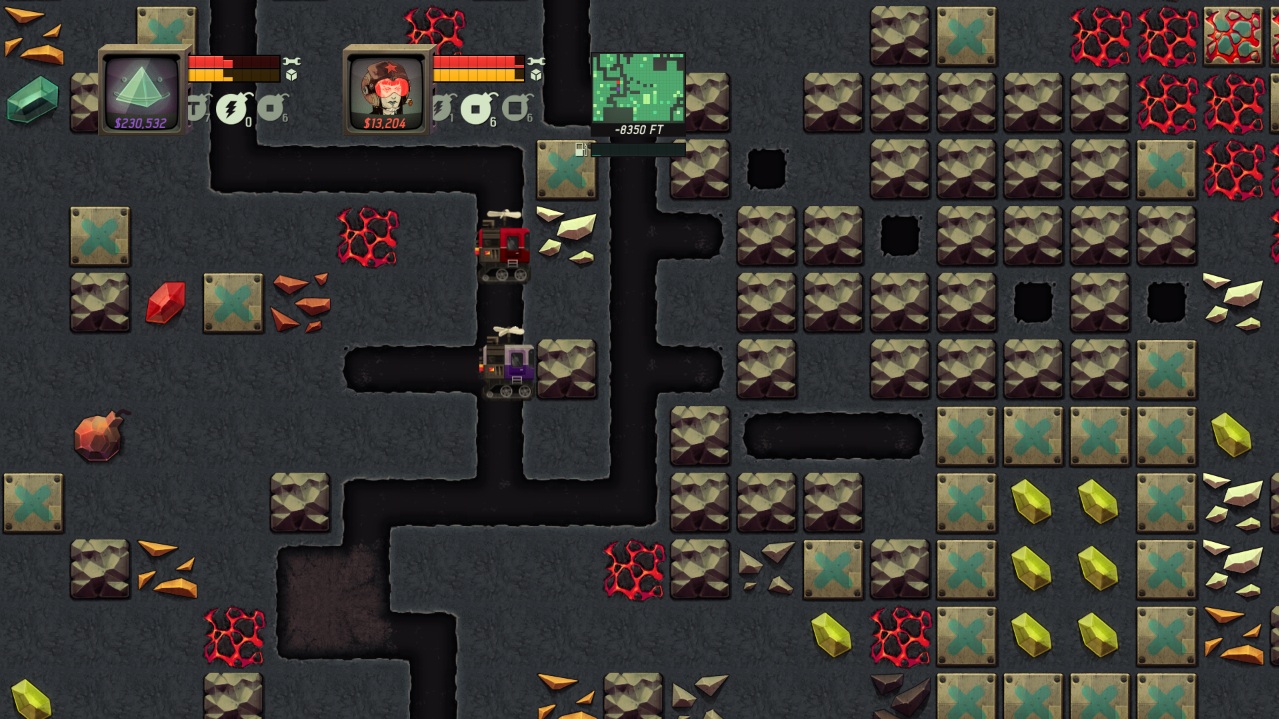Viewport: 1279px width, 719px height.
Task: Select the lightning bomb beside the pyramid portrait
Action: [233, 108]
